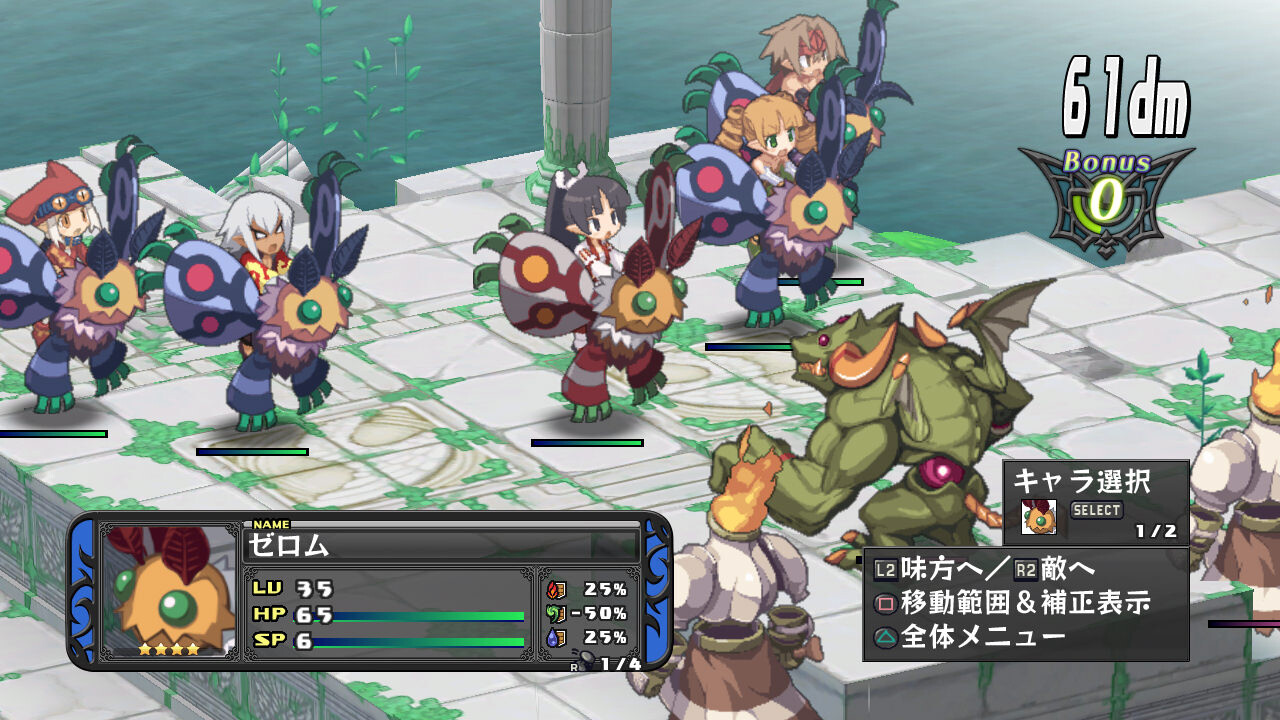This screenshot has width=1280, height=720.
Task: Click the wind resistance icon showing -50%
Action: tap(556, 613)
